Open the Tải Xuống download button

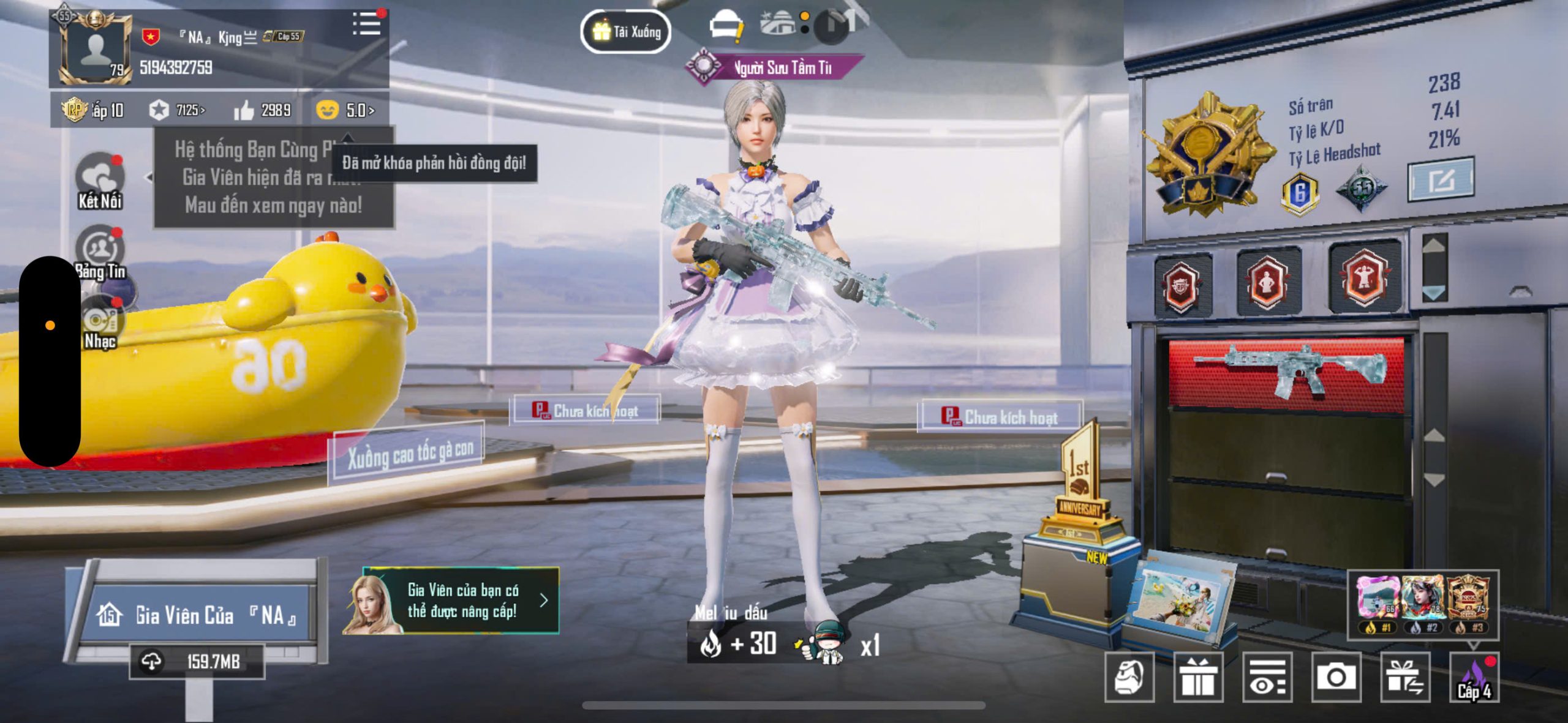[x=625, y=31]
